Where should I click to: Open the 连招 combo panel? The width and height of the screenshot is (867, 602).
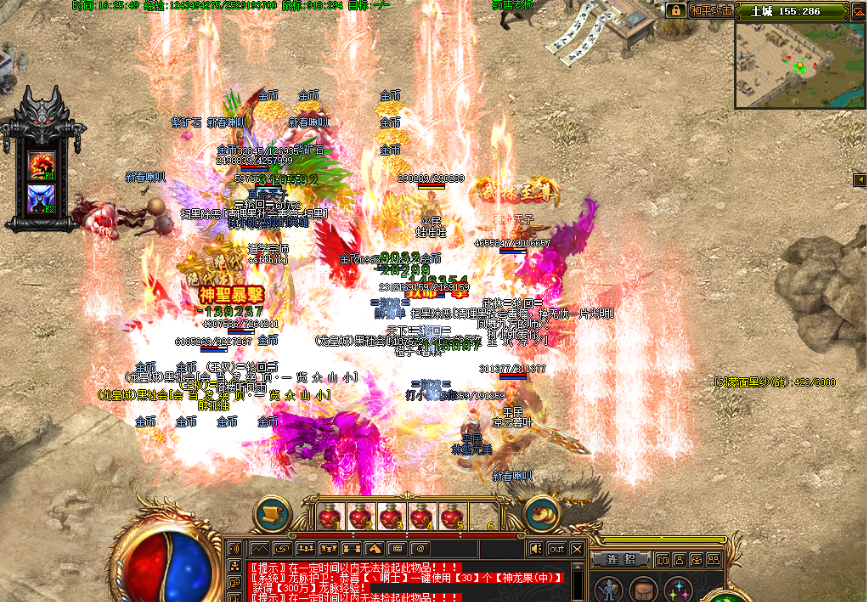(x=622, y=559)
